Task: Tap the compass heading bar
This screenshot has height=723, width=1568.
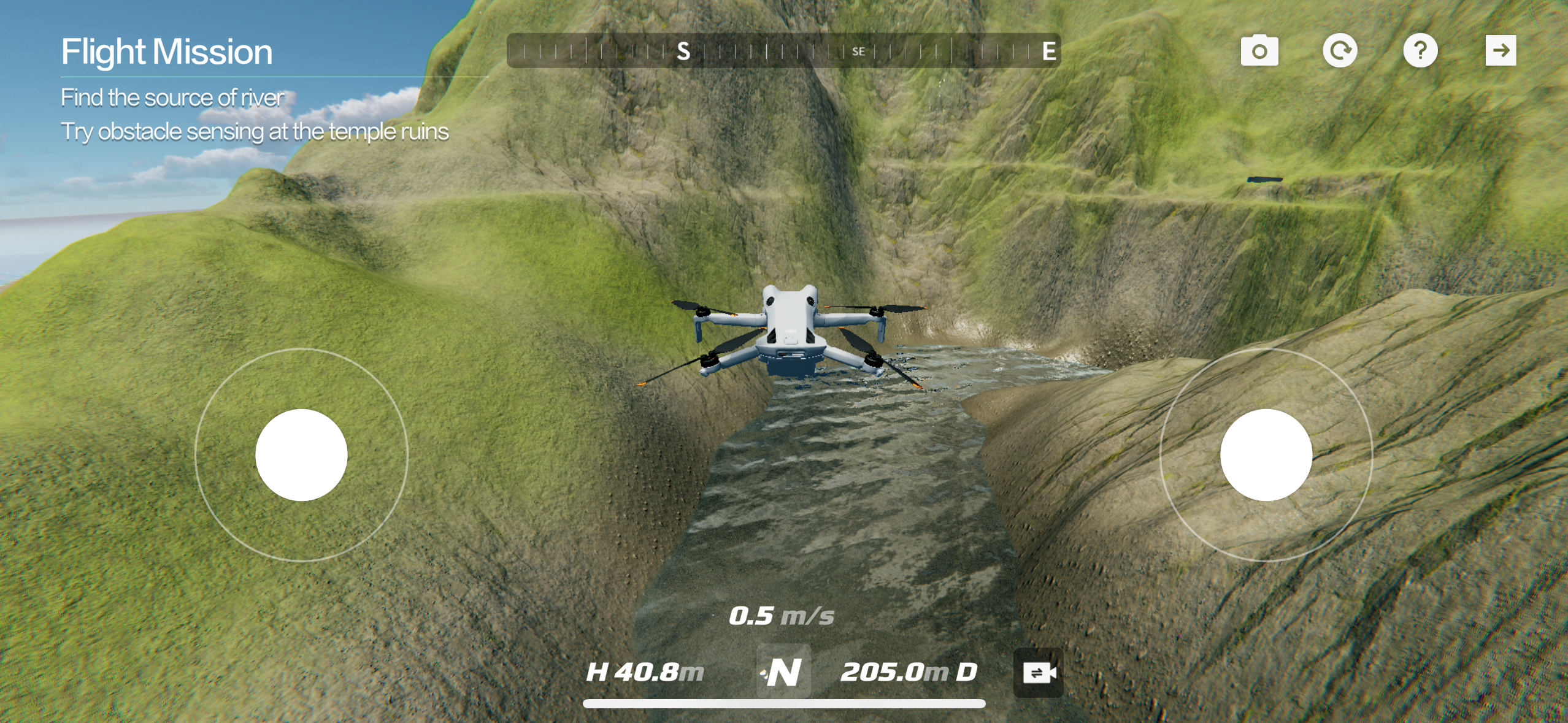Action: (x=783, y=50)
